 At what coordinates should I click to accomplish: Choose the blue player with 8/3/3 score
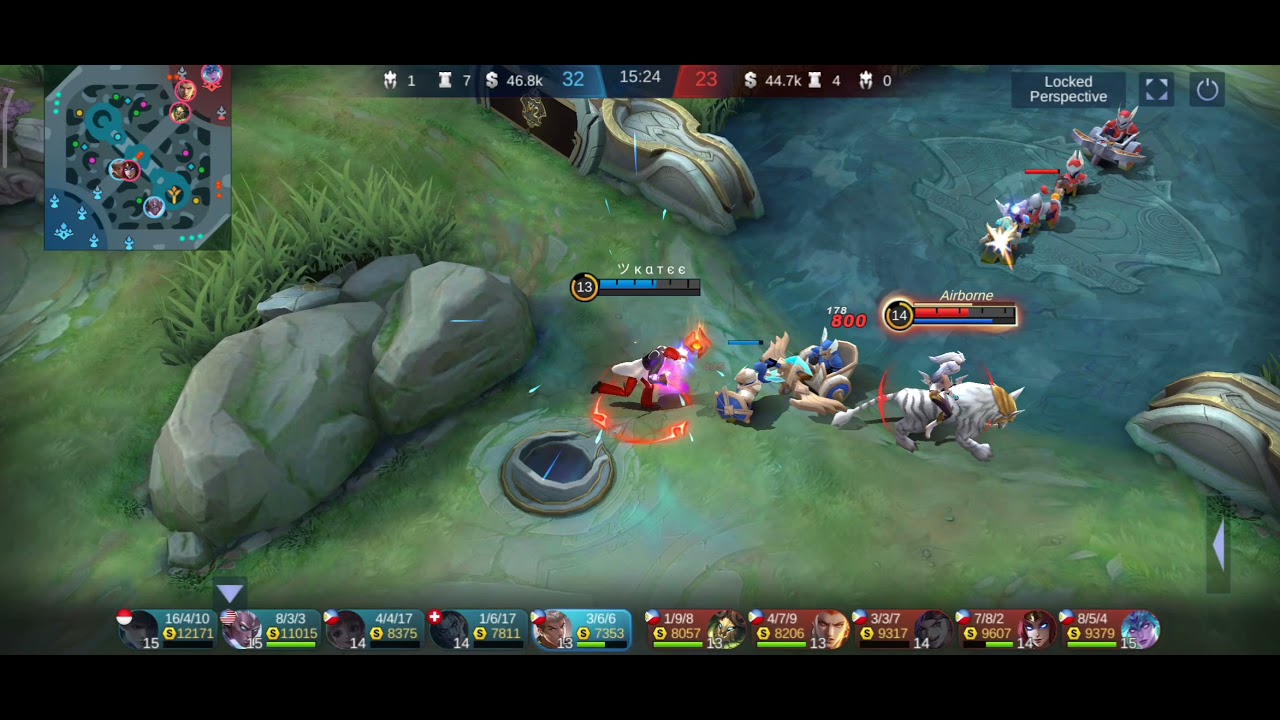pos(271,629)
